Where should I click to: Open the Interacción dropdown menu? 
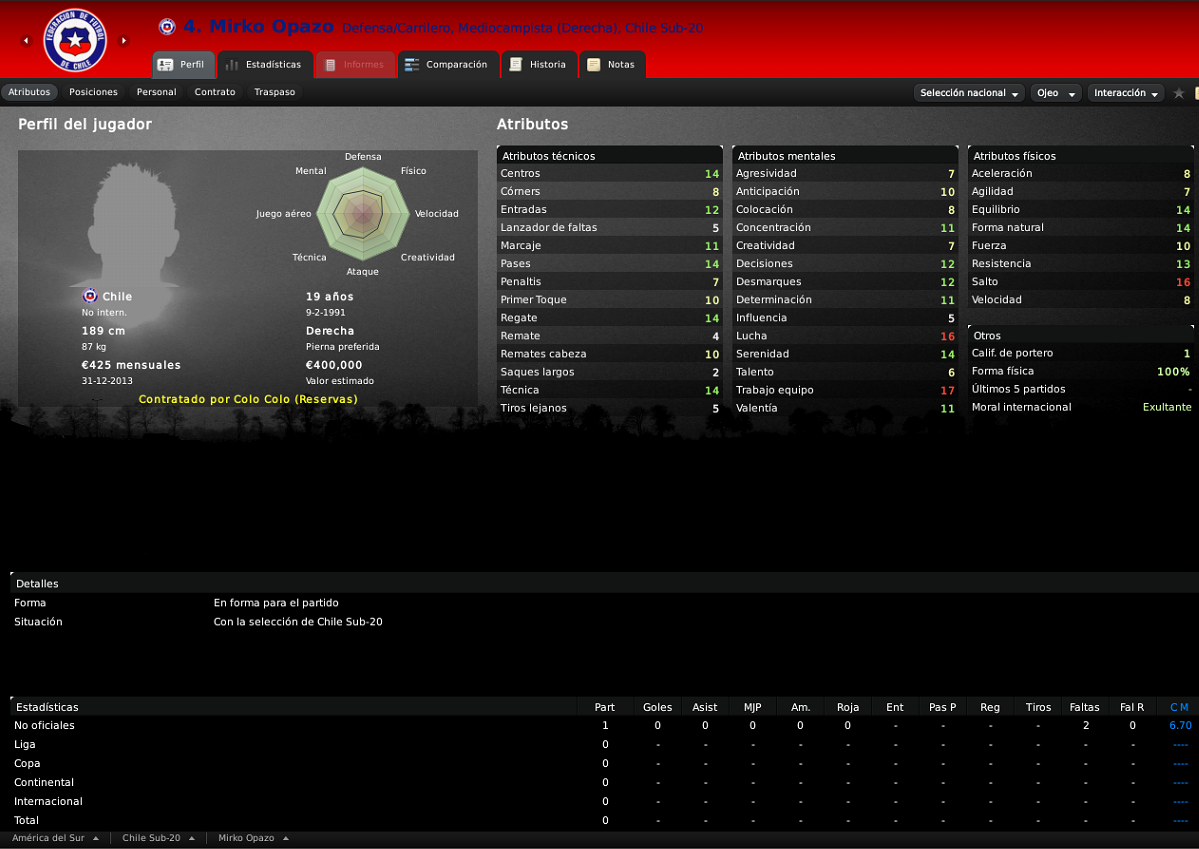pos(1126,93)
